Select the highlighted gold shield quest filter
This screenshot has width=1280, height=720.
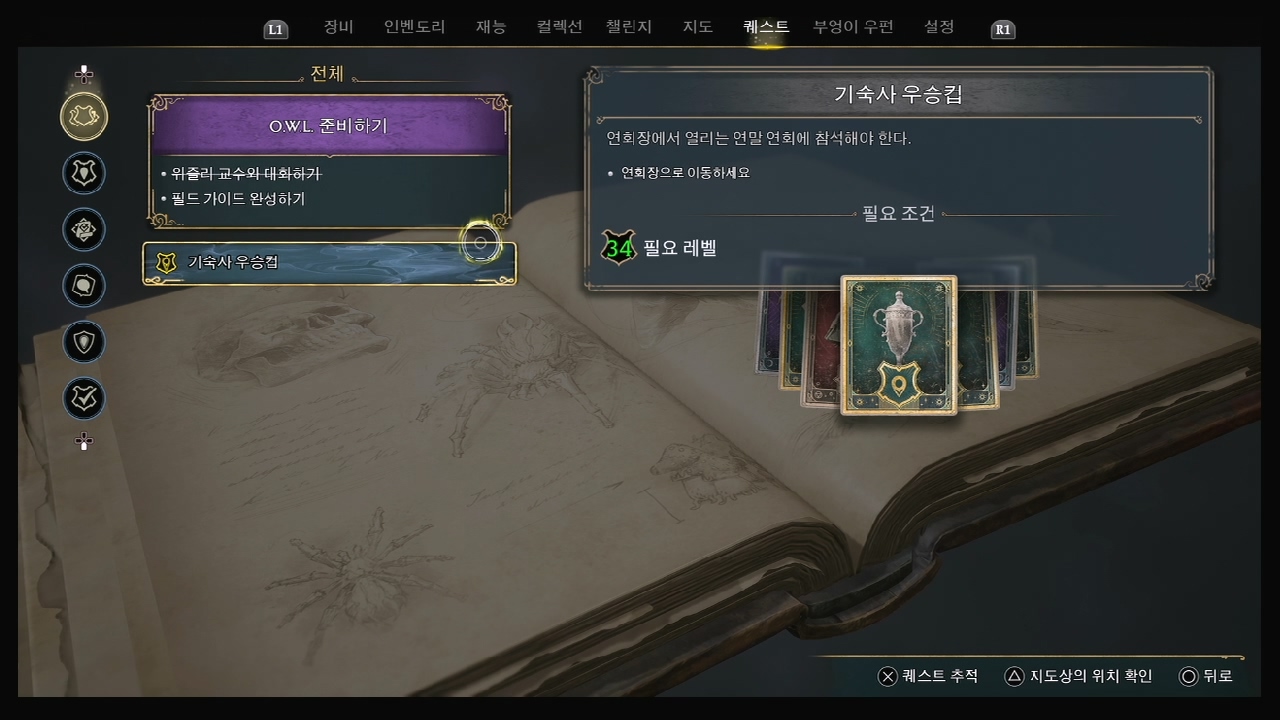tap(84, 117)
